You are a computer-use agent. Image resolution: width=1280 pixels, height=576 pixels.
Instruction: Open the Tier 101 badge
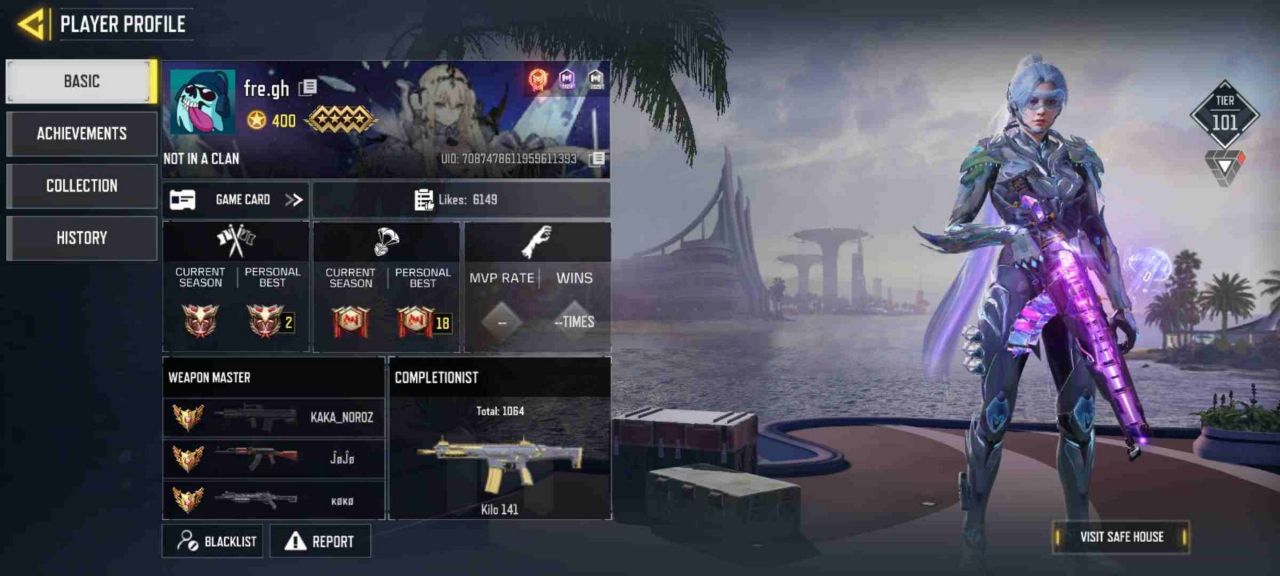1224,115
